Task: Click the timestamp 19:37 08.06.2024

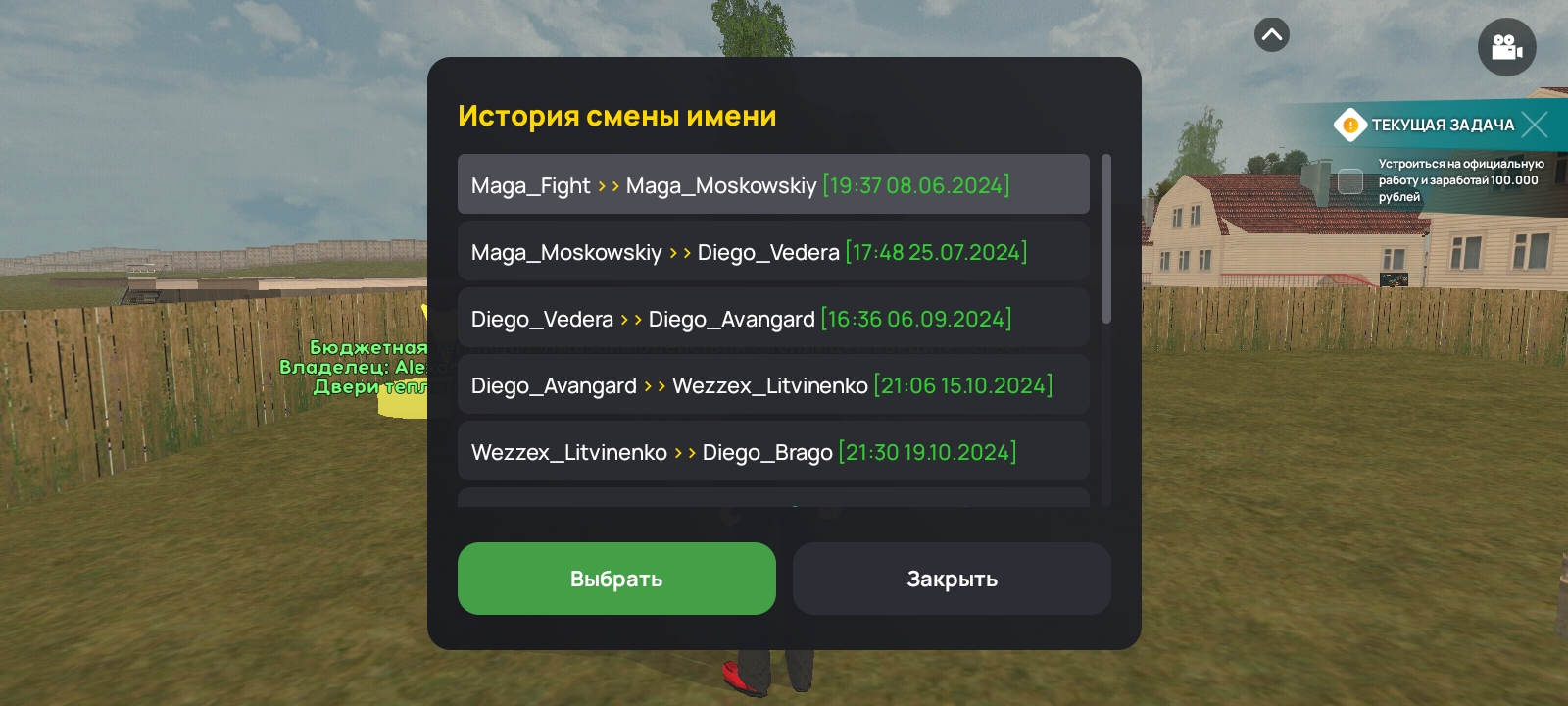Action: tap(916, 185)
